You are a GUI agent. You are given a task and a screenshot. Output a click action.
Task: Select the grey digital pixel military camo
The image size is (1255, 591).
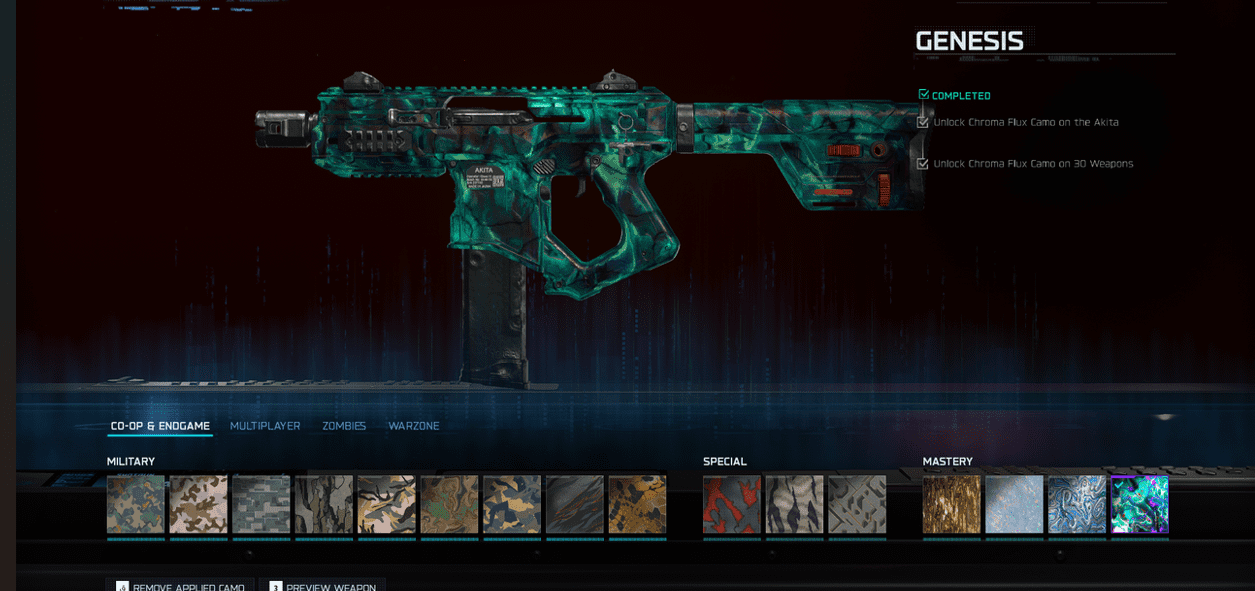coord(261,504)
